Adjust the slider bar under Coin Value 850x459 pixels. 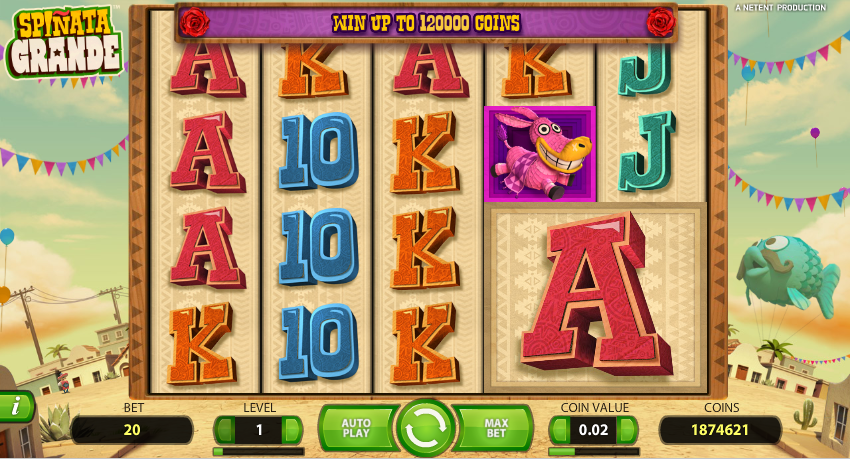point(594,451)
